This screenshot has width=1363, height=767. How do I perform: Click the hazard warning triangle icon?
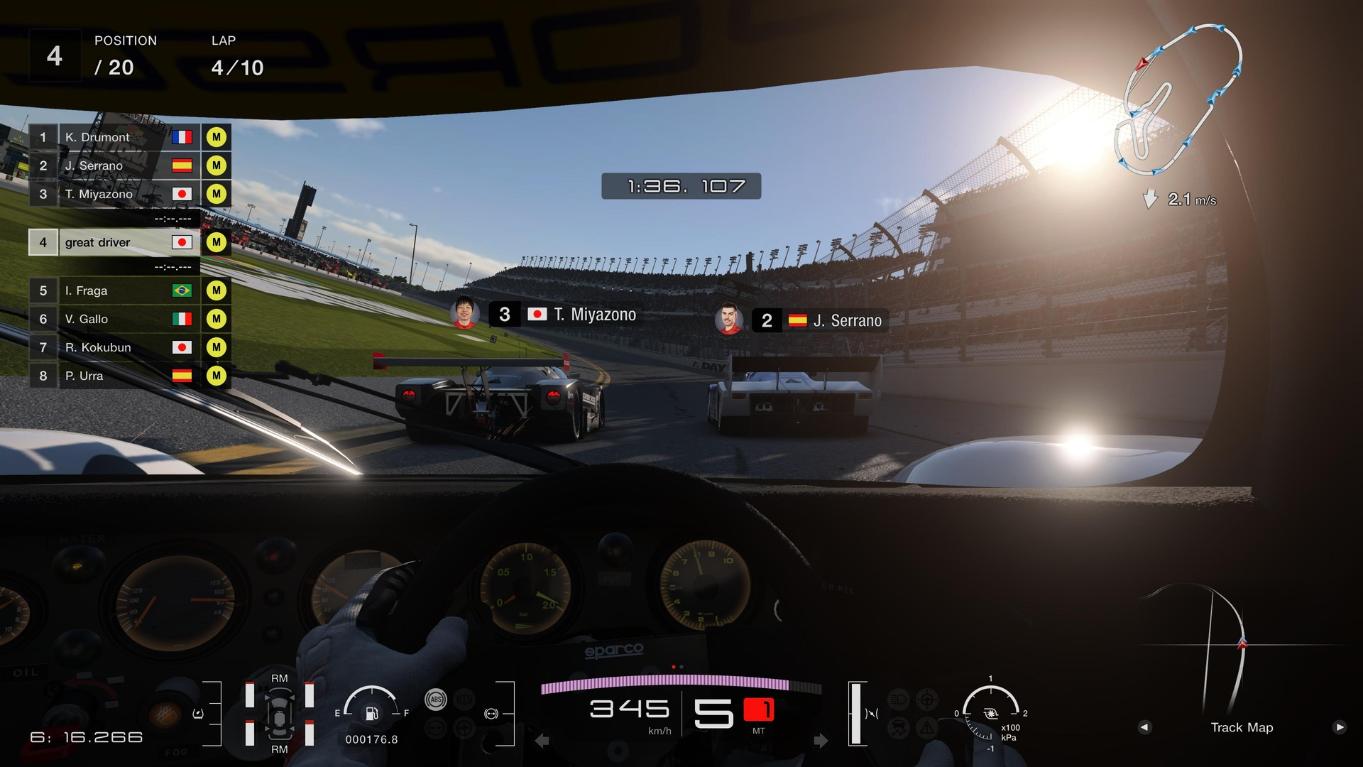pyautogui.click(x=926, y=728)
